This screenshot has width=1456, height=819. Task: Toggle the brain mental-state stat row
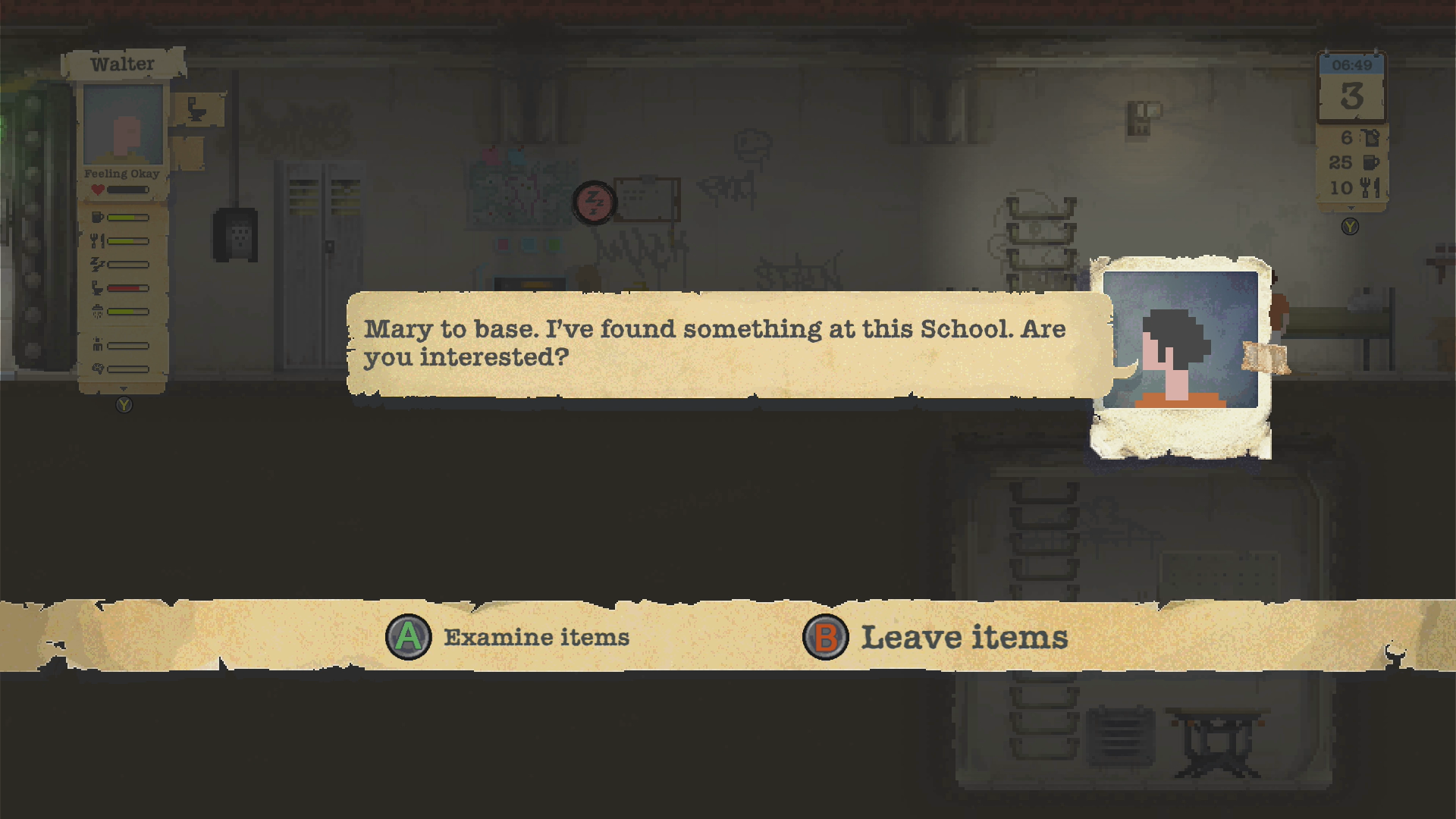(x=99, y=366)
